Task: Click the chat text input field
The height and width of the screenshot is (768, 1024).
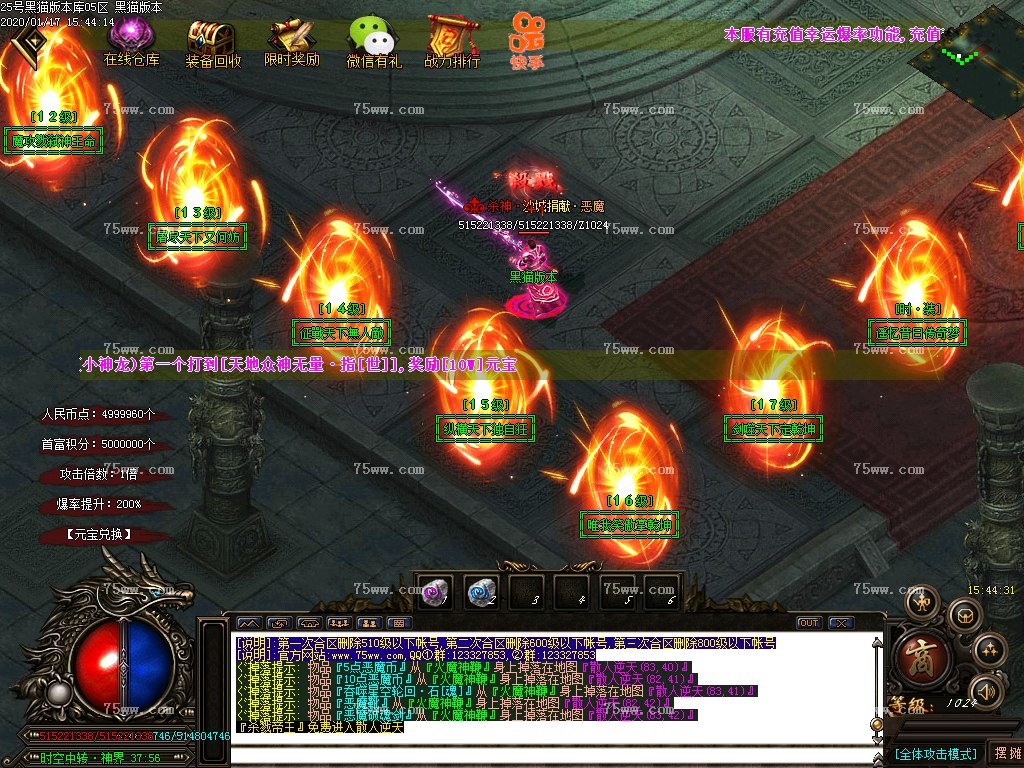Action: (x=550, y=753)
